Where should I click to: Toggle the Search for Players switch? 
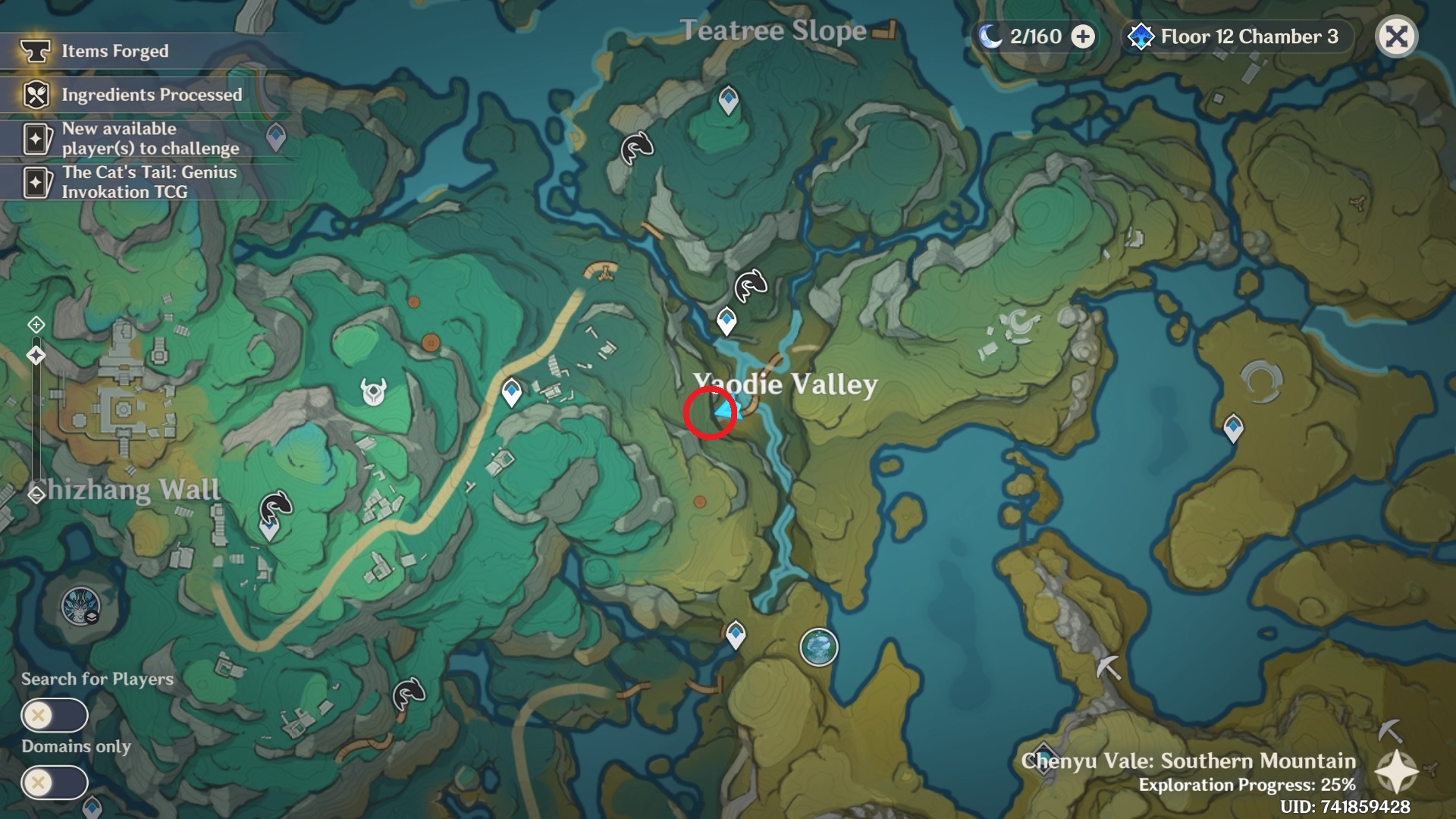(x=55, y=715)
